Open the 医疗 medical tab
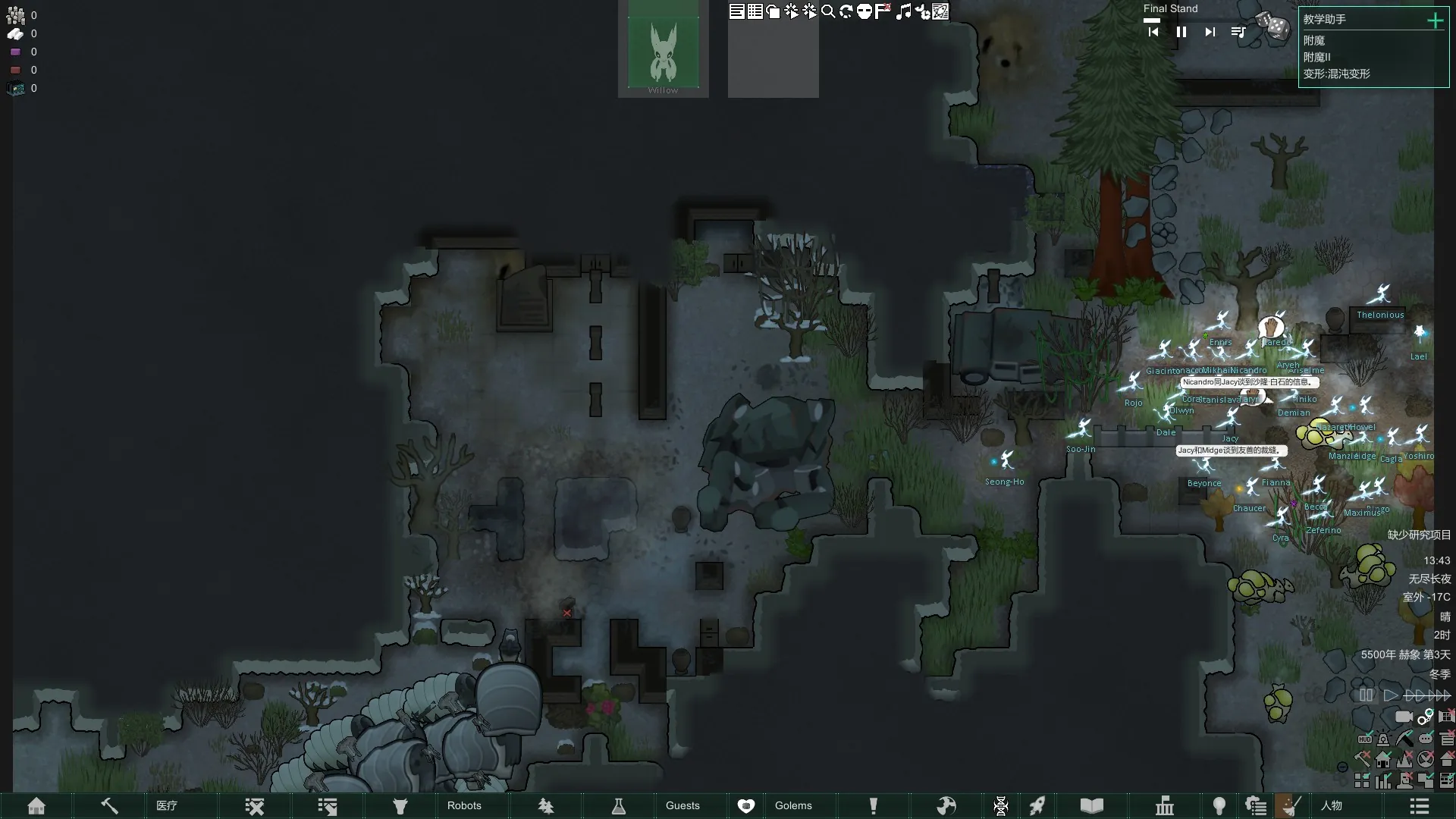1456x819 pixels. point(167,805)
